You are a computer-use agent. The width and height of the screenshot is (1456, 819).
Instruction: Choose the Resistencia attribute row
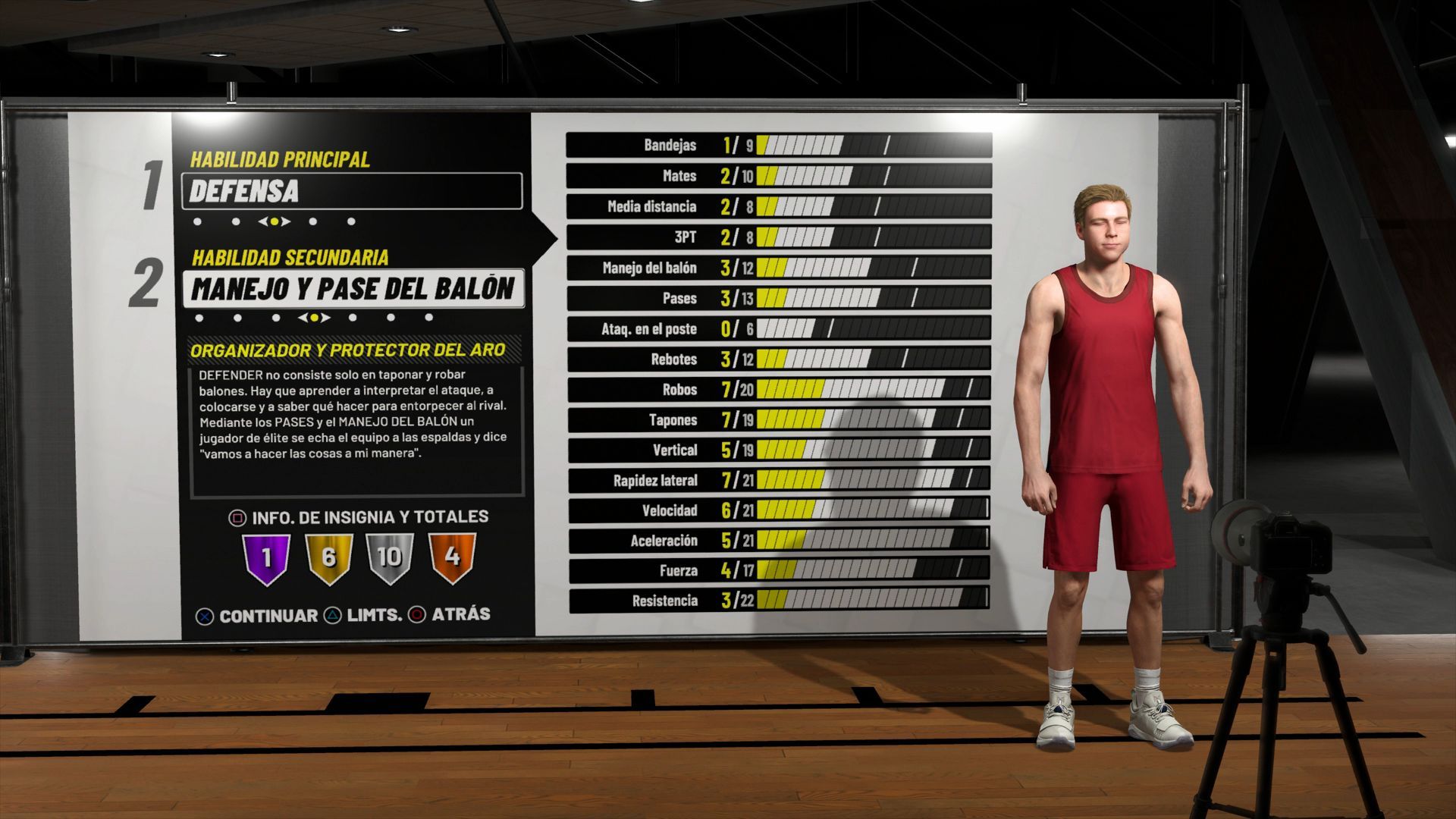coord(779,601)
